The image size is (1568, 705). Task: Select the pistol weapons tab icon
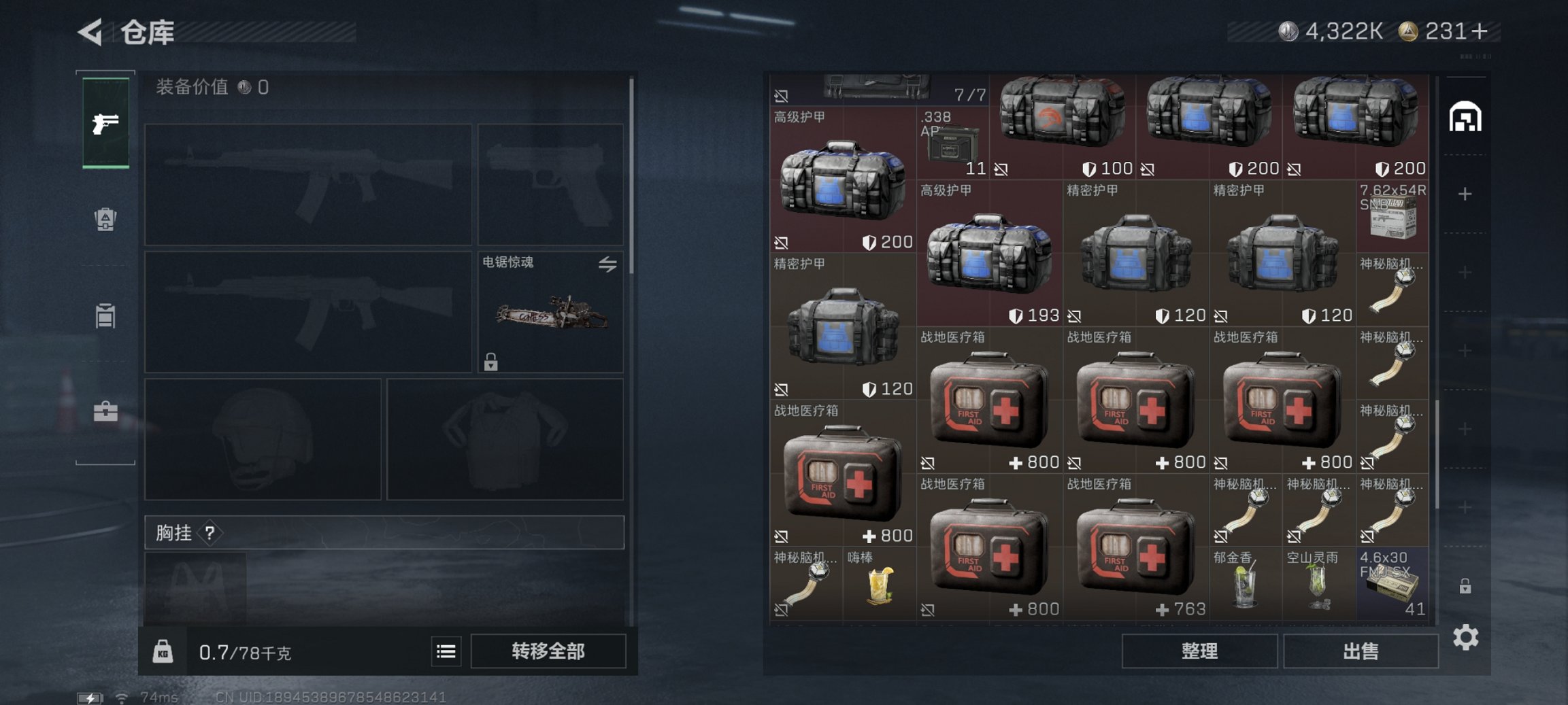click(105, 122)
